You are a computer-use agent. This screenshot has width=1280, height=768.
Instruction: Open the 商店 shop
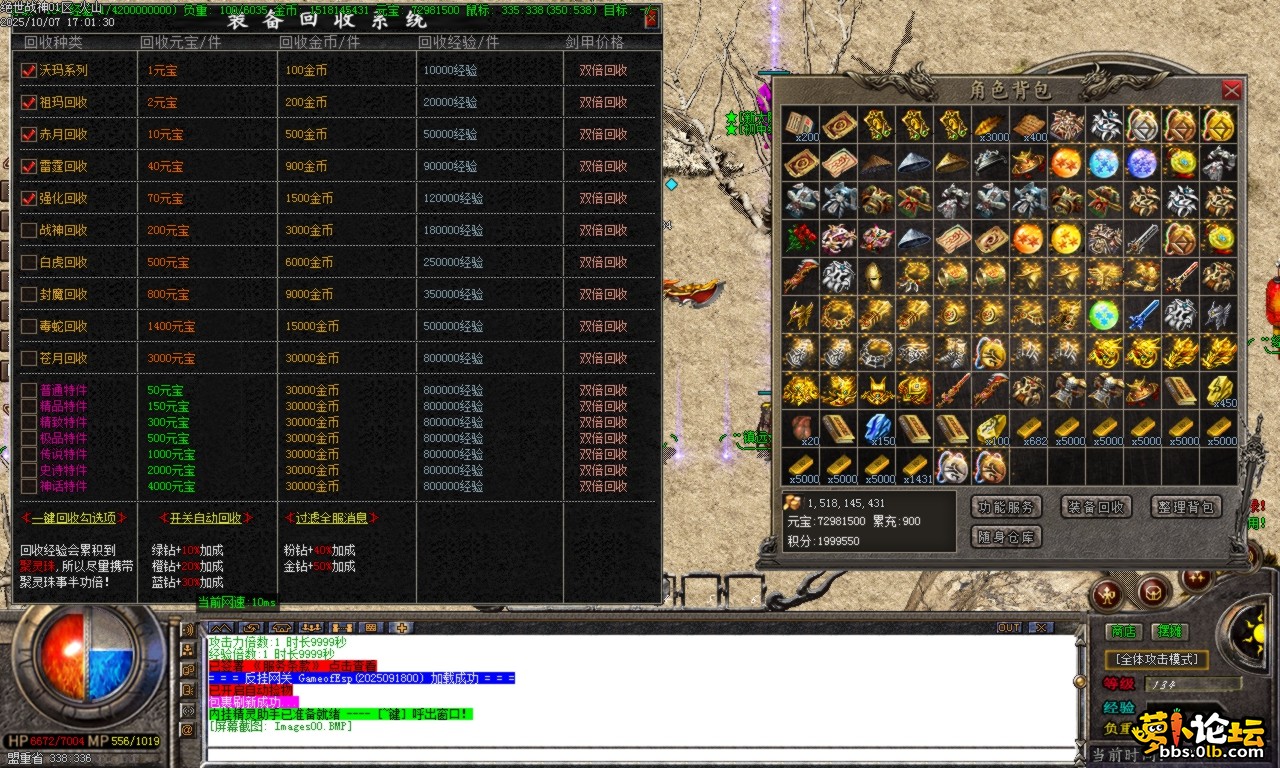pos(1124,632)
